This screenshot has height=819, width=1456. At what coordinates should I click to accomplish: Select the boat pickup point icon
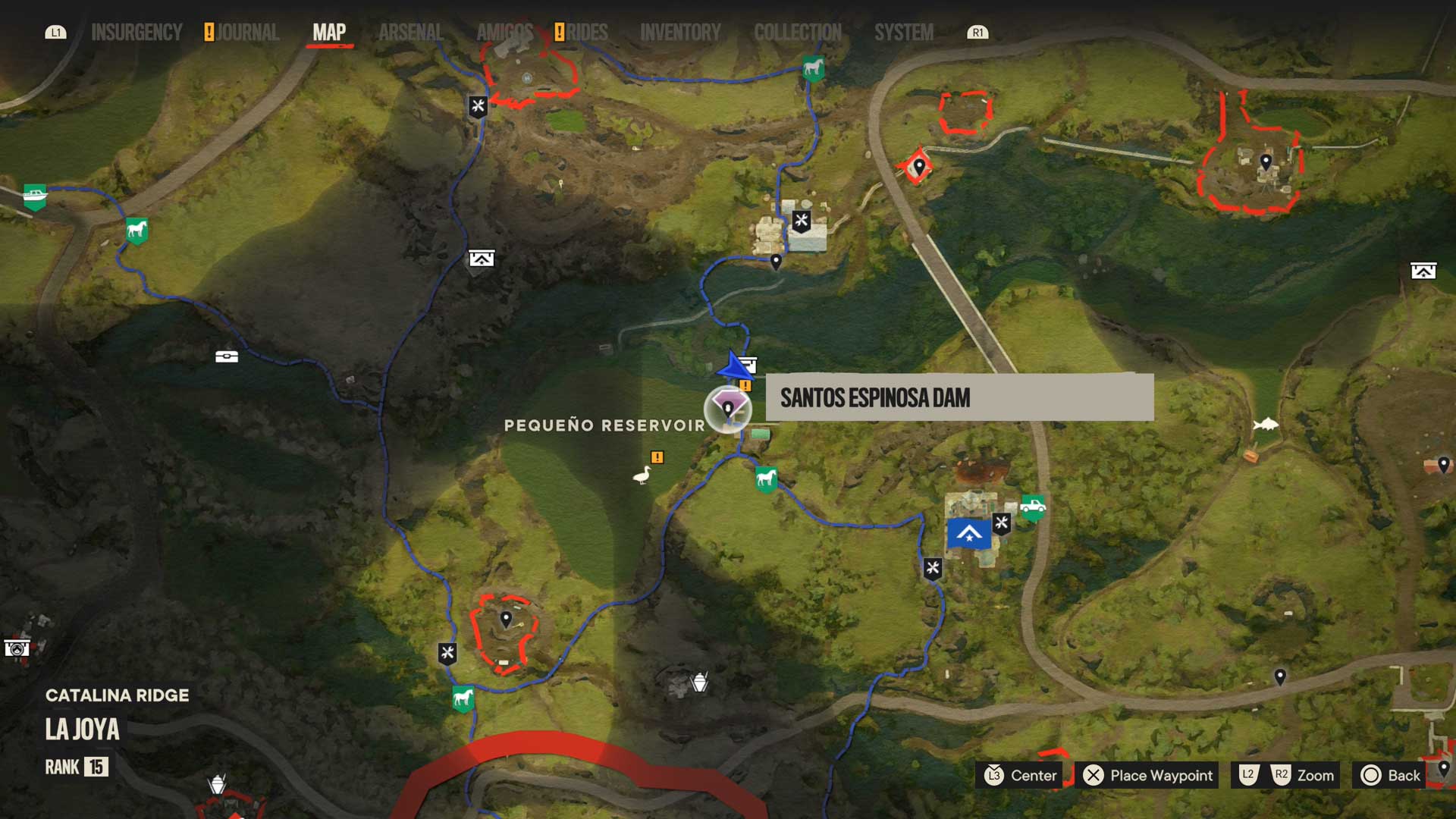click(35, 196)
